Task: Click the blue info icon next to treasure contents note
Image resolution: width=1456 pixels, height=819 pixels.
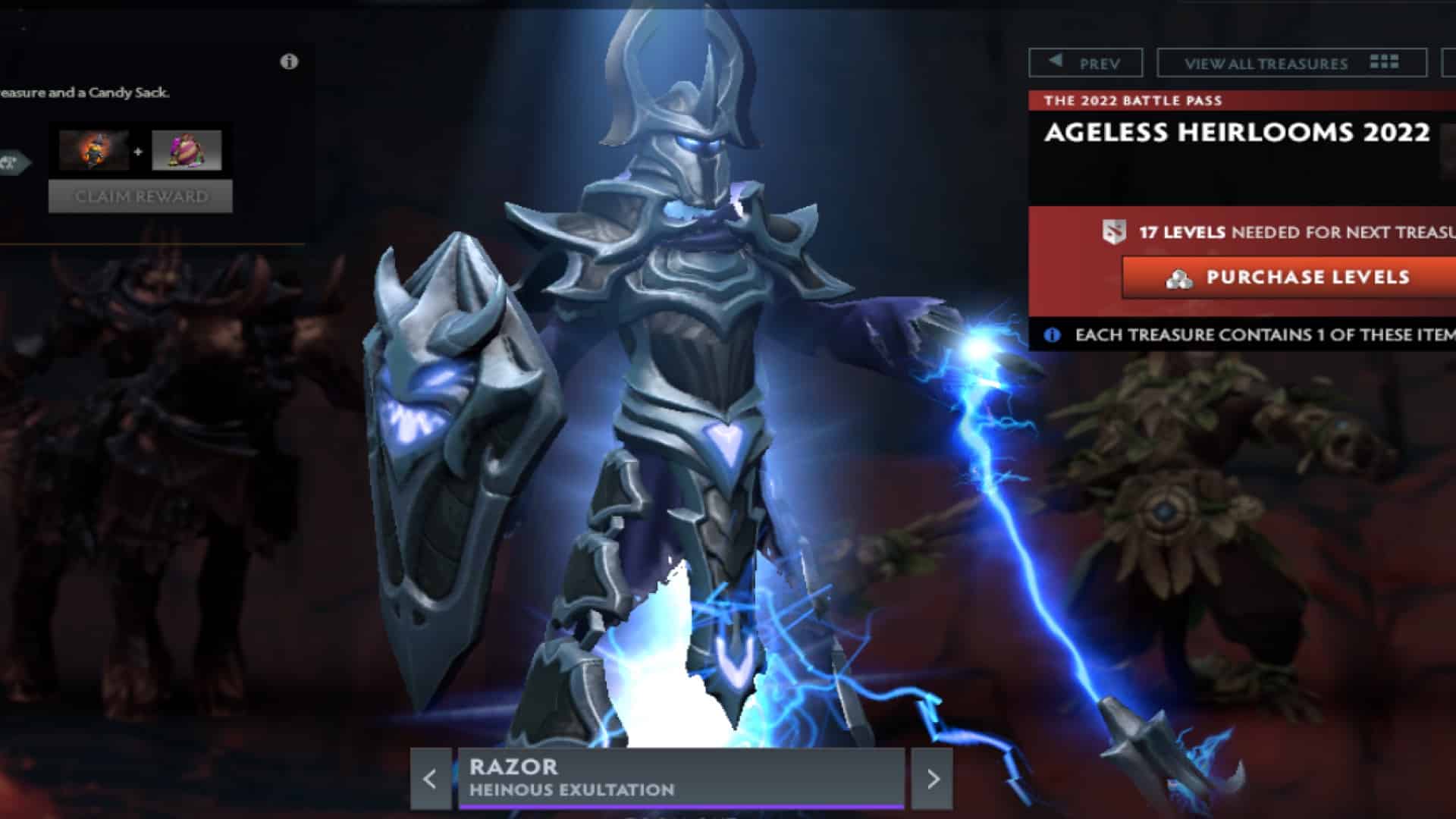Action: (x=1053, y=334)
